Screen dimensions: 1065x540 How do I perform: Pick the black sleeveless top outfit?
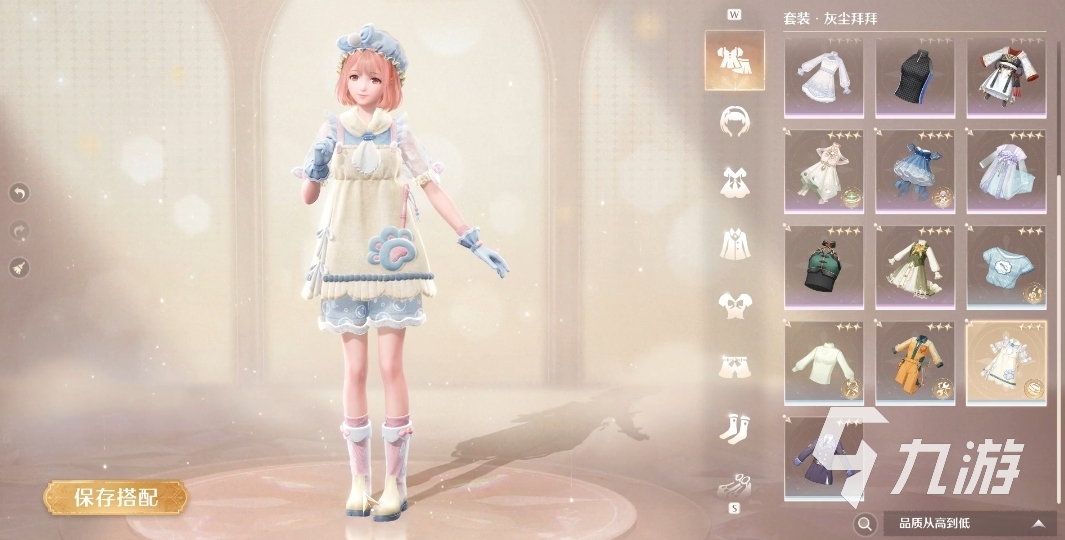[915, 78]
